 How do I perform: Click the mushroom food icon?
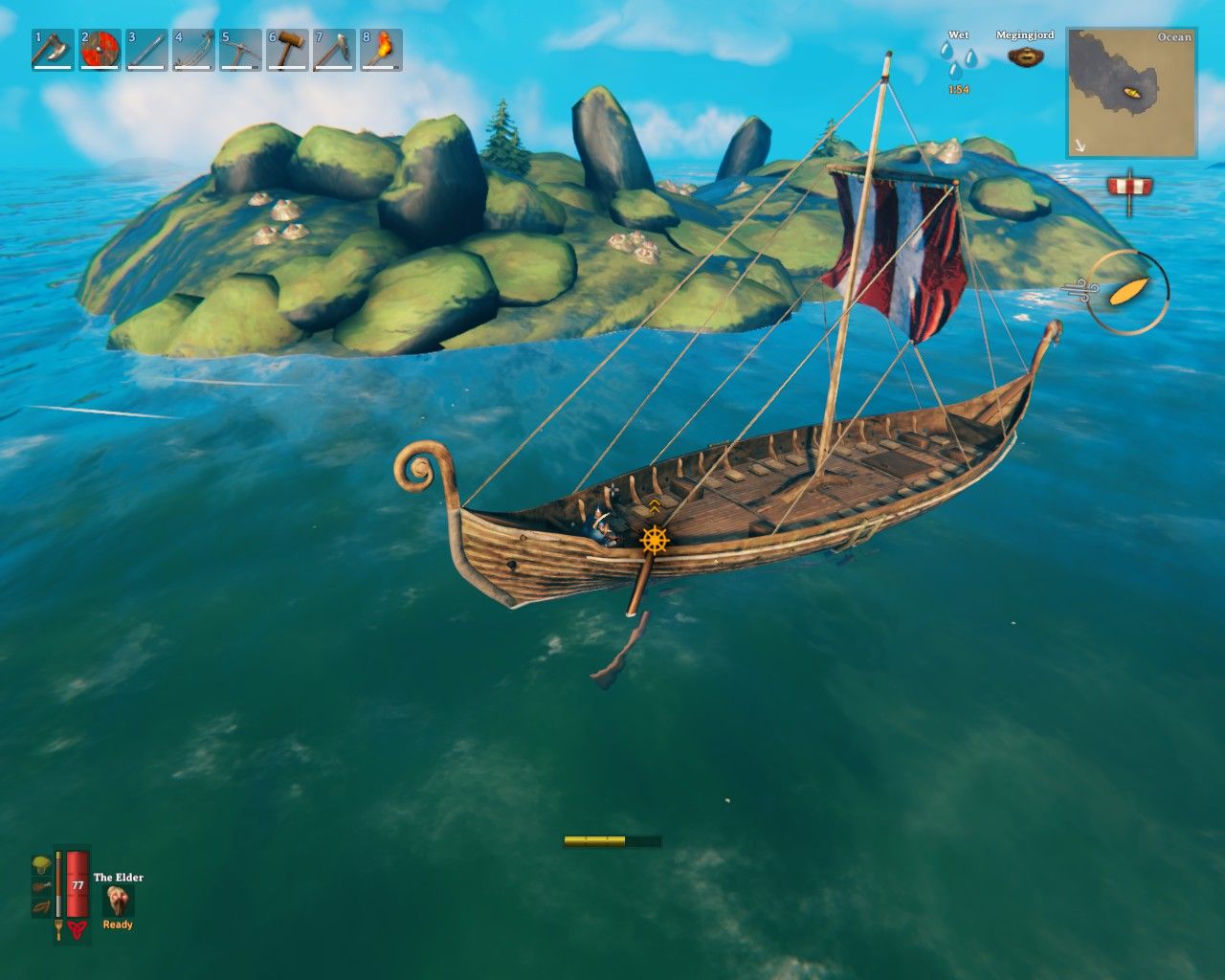[42, 864]
